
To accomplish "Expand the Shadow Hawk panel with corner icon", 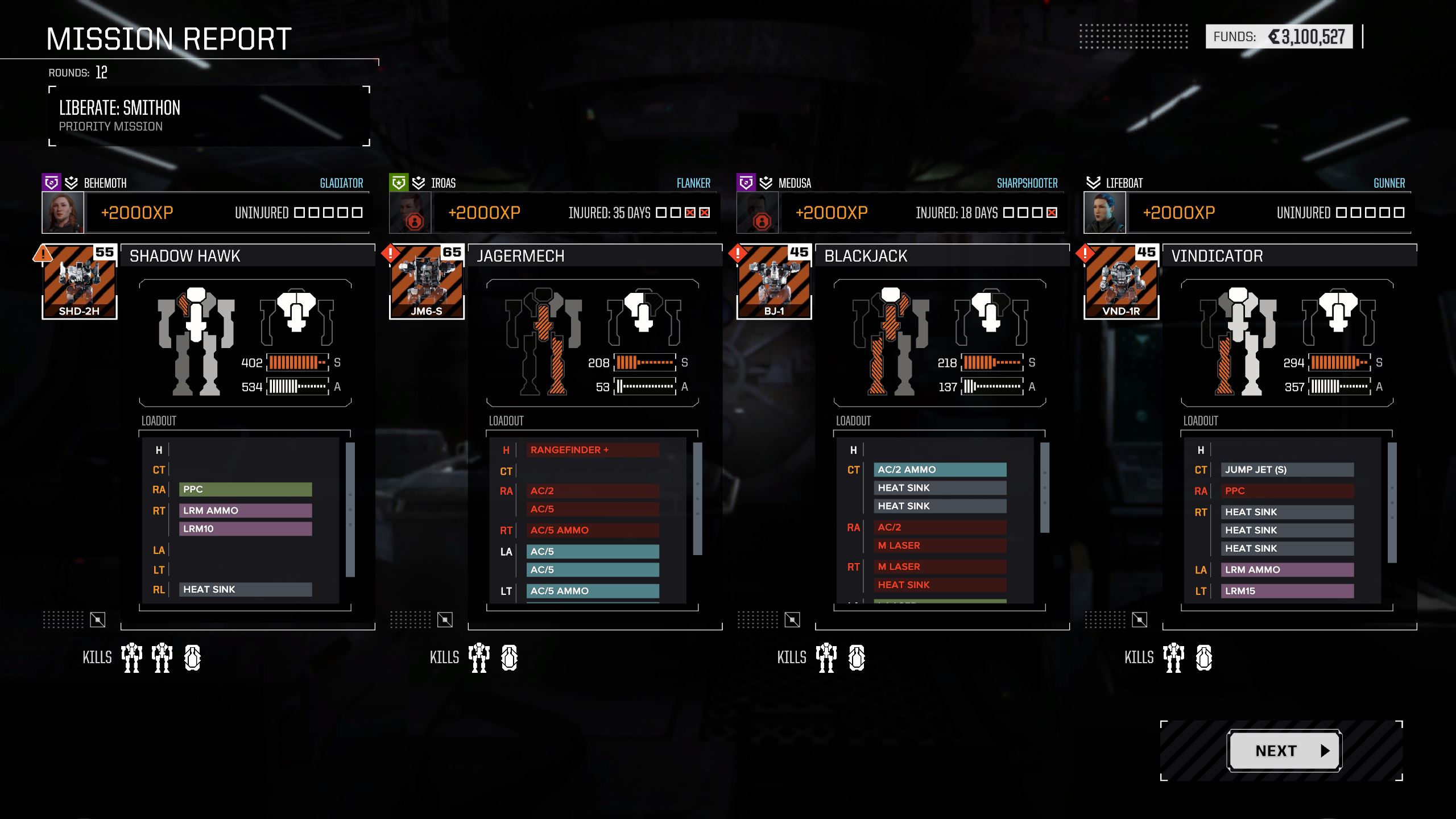I will coord(98,620).
